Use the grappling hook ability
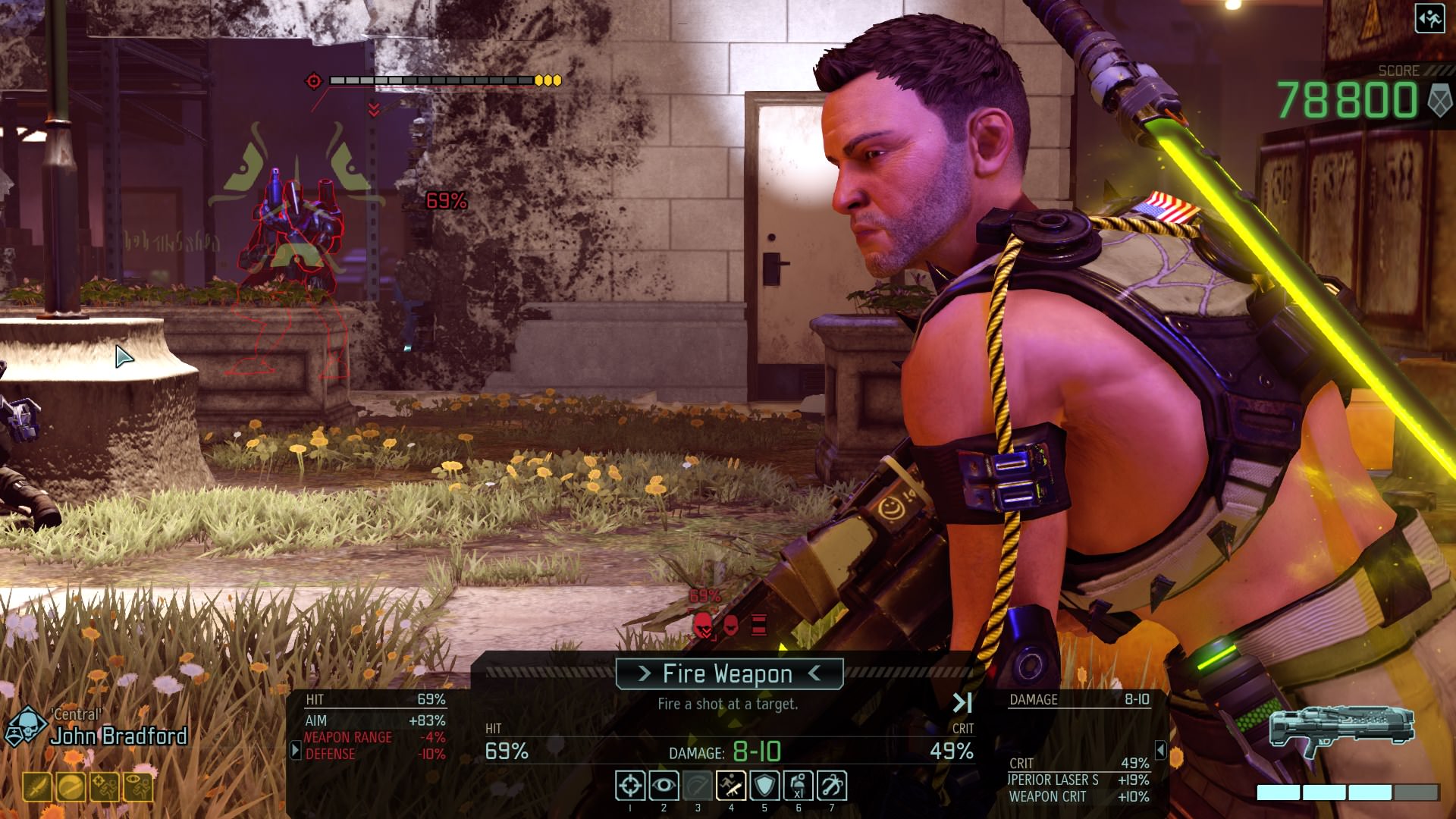 [831, 786]
